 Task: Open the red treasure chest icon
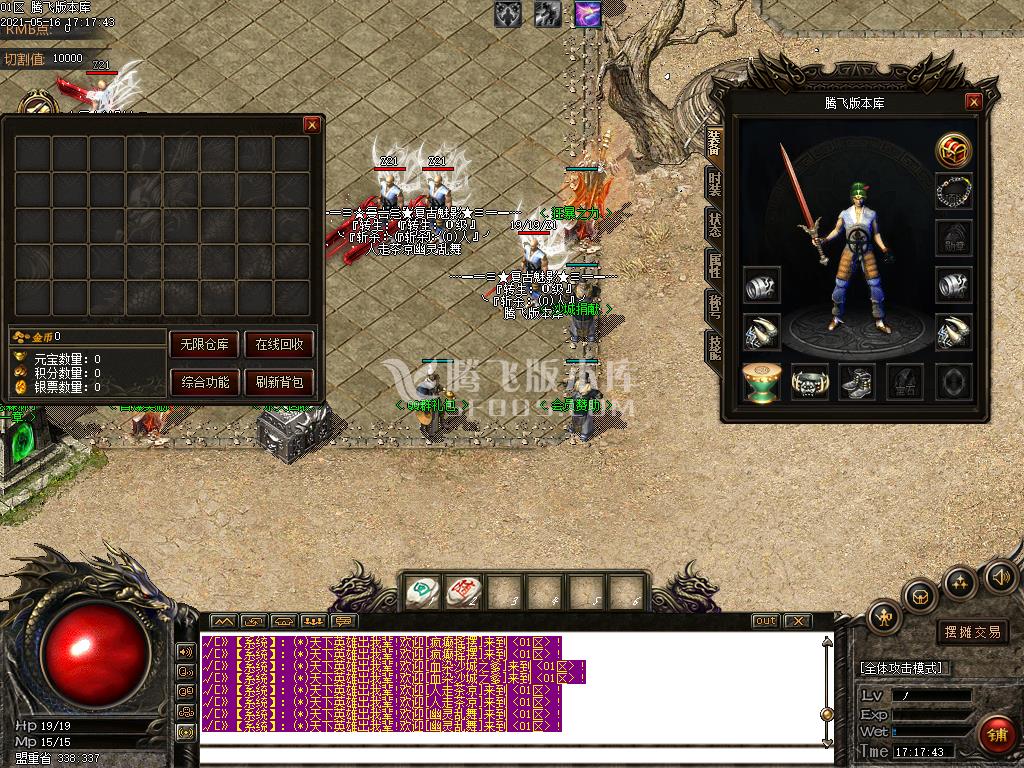point(953,151)
